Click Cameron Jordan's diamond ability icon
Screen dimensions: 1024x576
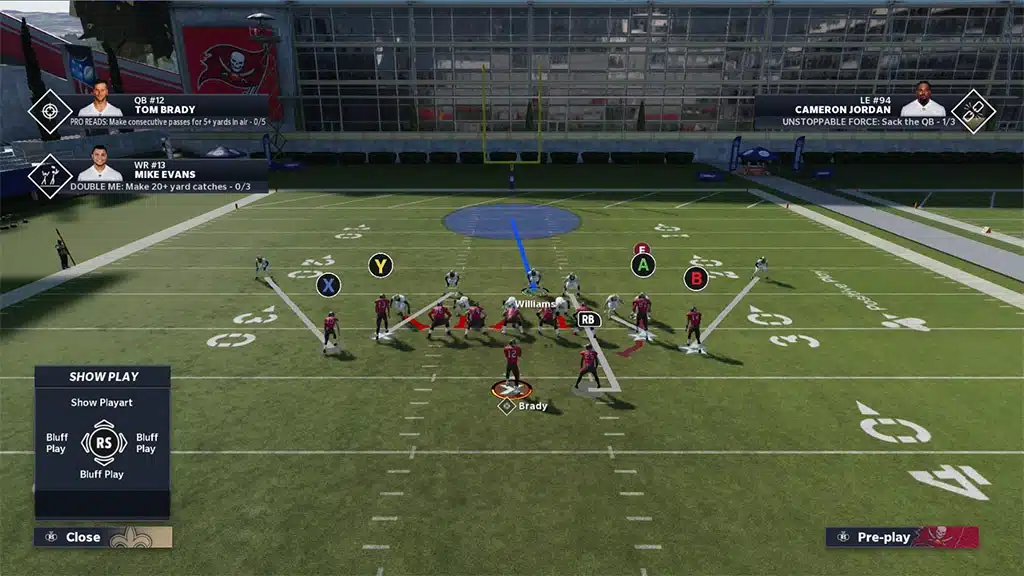pyautogui.click(x=972, y=111)
